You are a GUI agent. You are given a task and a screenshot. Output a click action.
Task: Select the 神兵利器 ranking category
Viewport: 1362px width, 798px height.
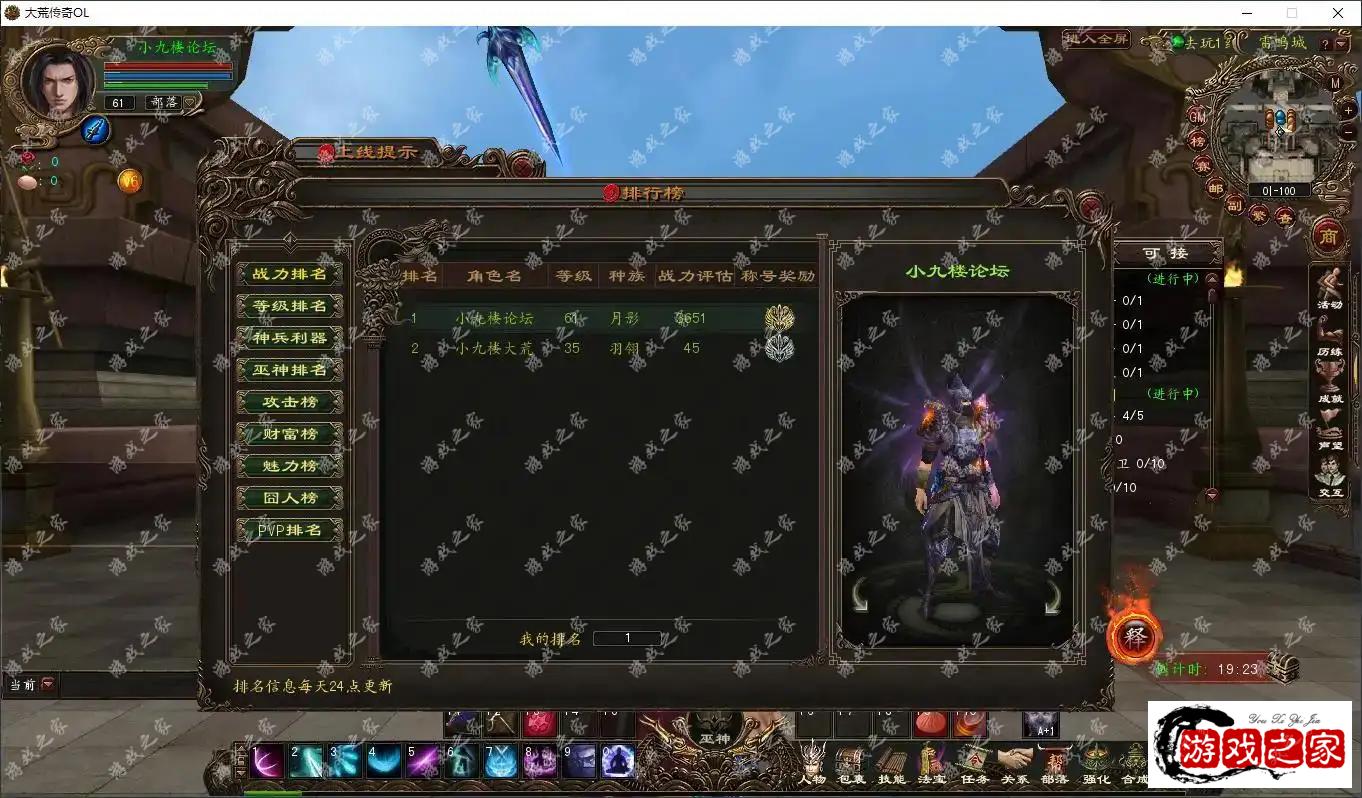[289, 338]
